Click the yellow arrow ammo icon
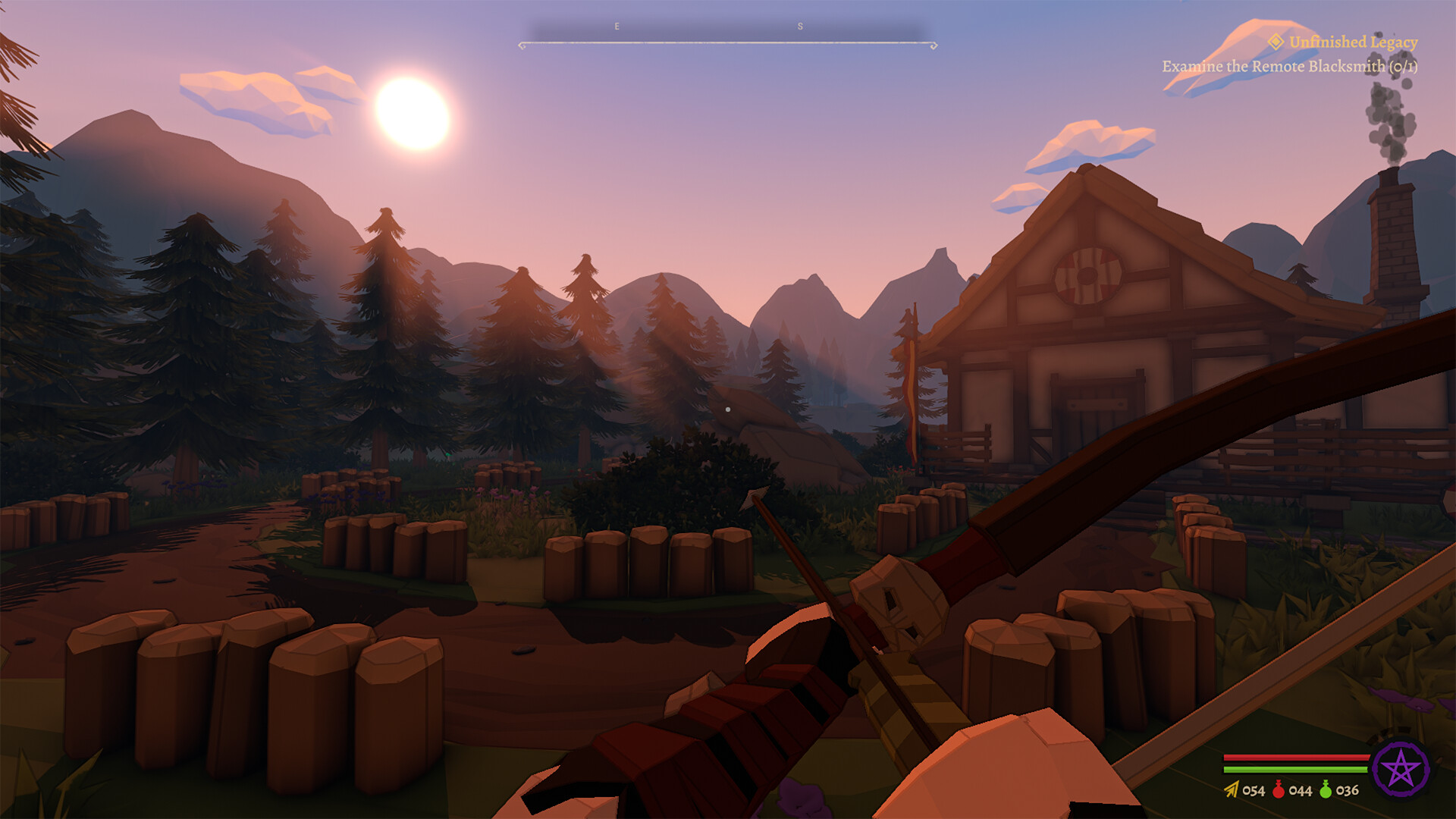Viewport: 1456px width, 819px height. 1230,789
